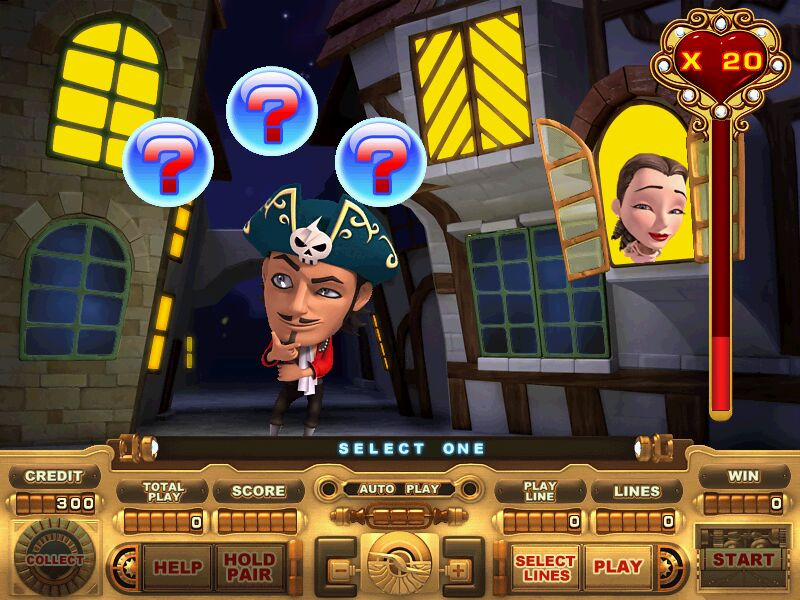Choose the question bubble beside the yellow arched window
Image resolution: width=800 pixels, height=600 pixels.
pos(170,160)
